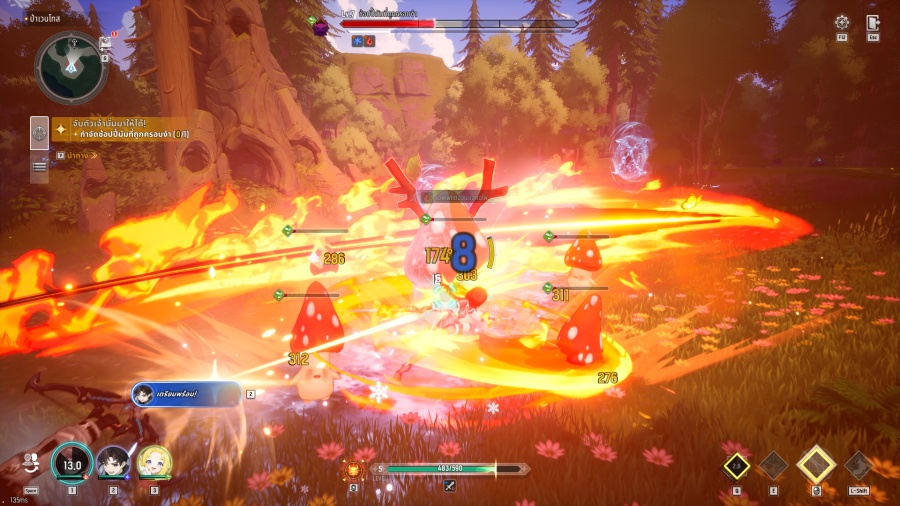Switch to the blonde girl character portrait

click(154, 463)
